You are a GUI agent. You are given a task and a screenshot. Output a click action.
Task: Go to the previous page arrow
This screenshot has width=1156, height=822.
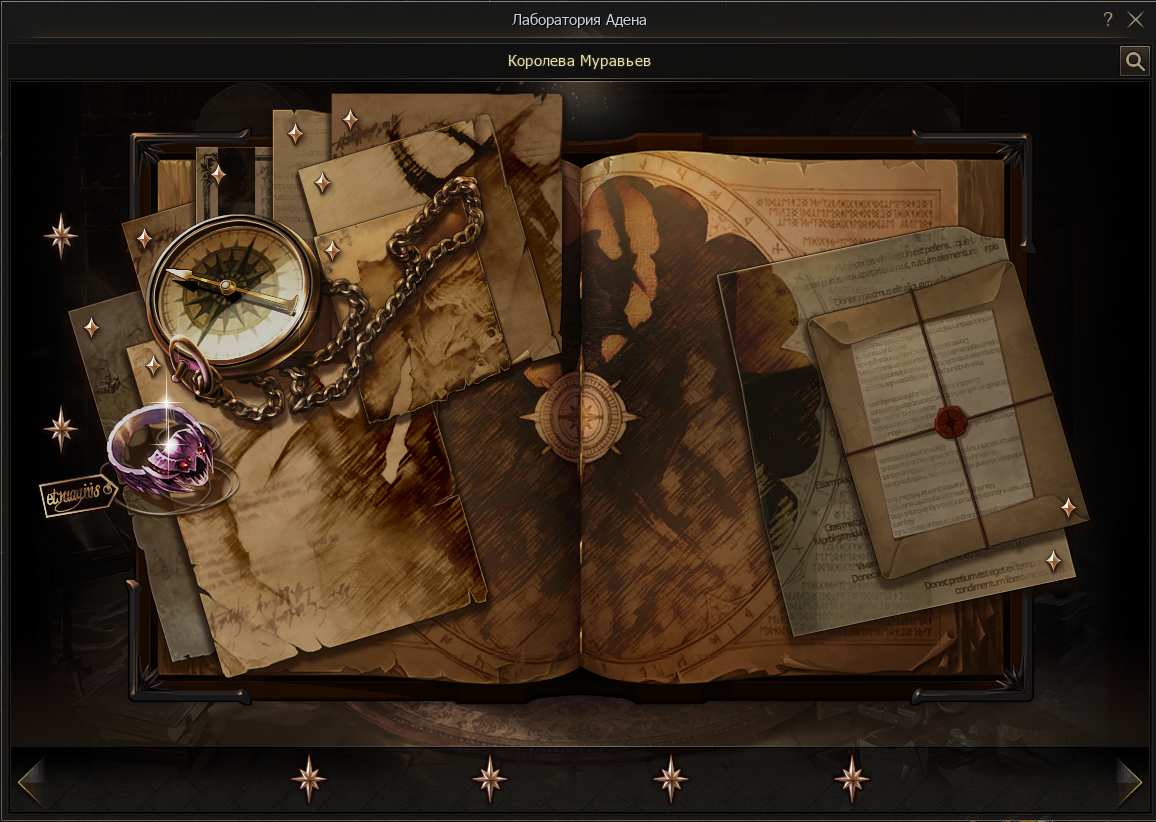click(30, 780)
